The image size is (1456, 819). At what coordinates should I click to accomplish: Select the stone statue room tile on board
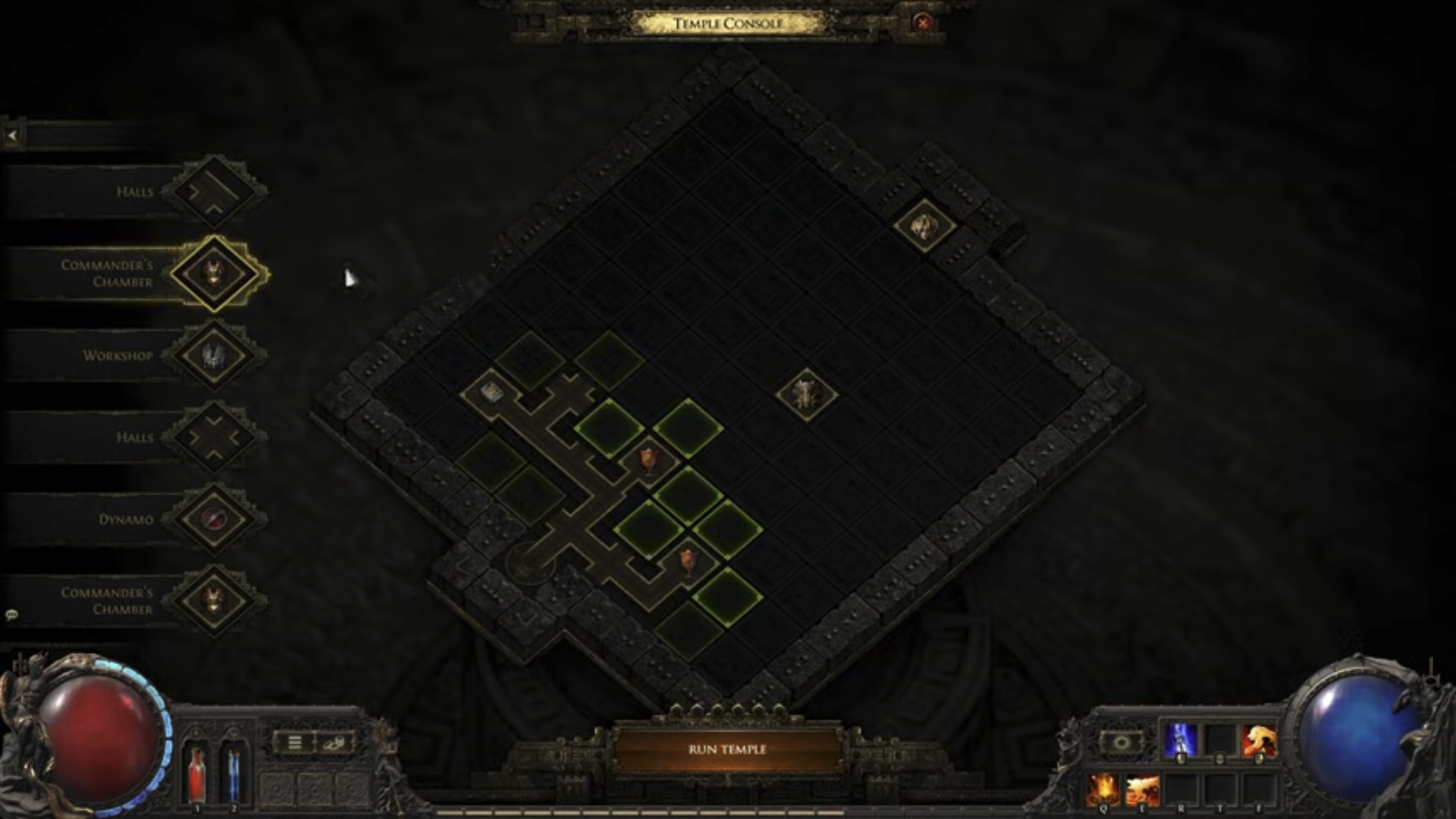click(805, 394)
